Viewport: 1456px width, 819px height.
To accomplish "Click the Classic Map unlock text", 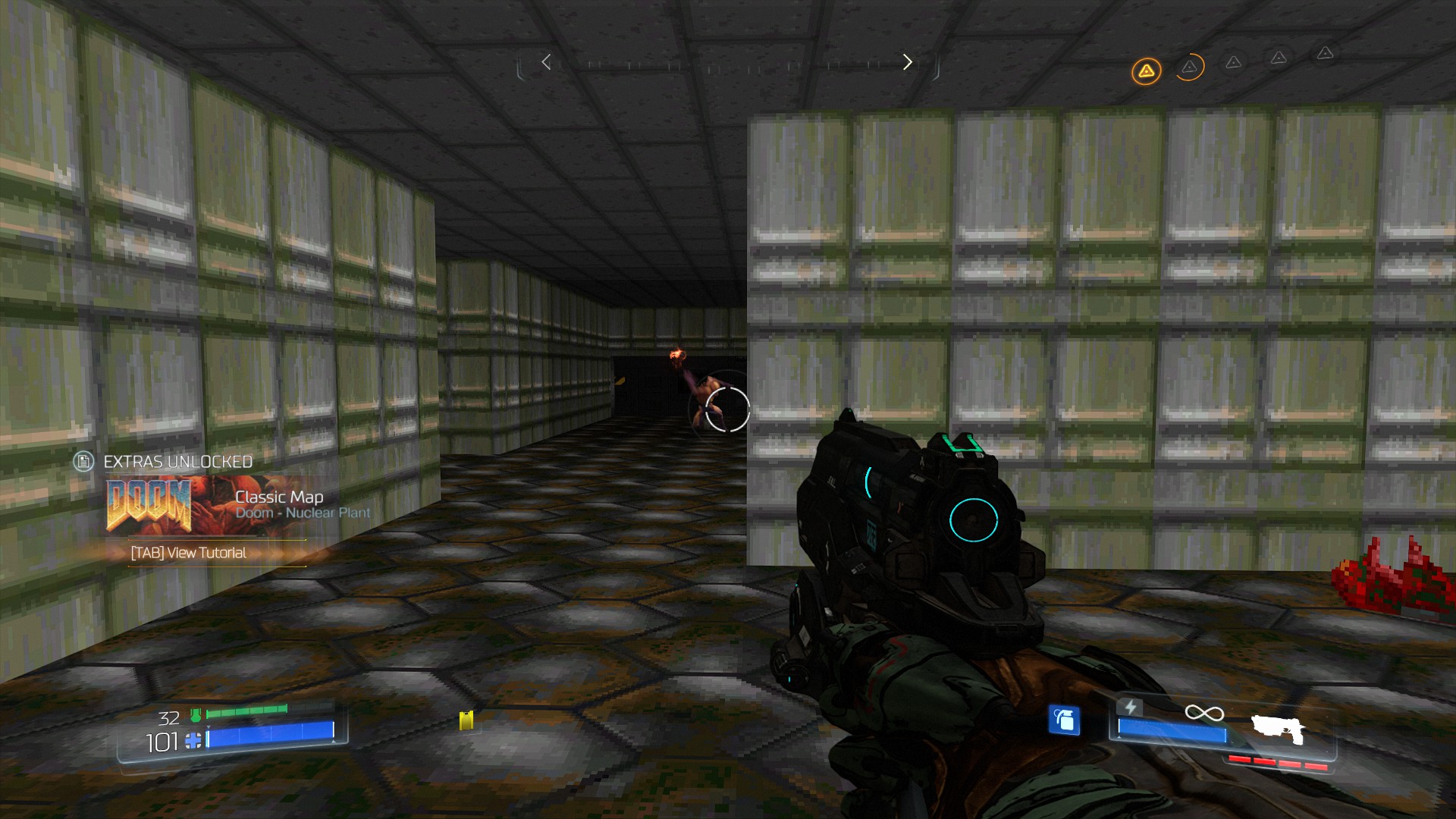I will (278, 497).
